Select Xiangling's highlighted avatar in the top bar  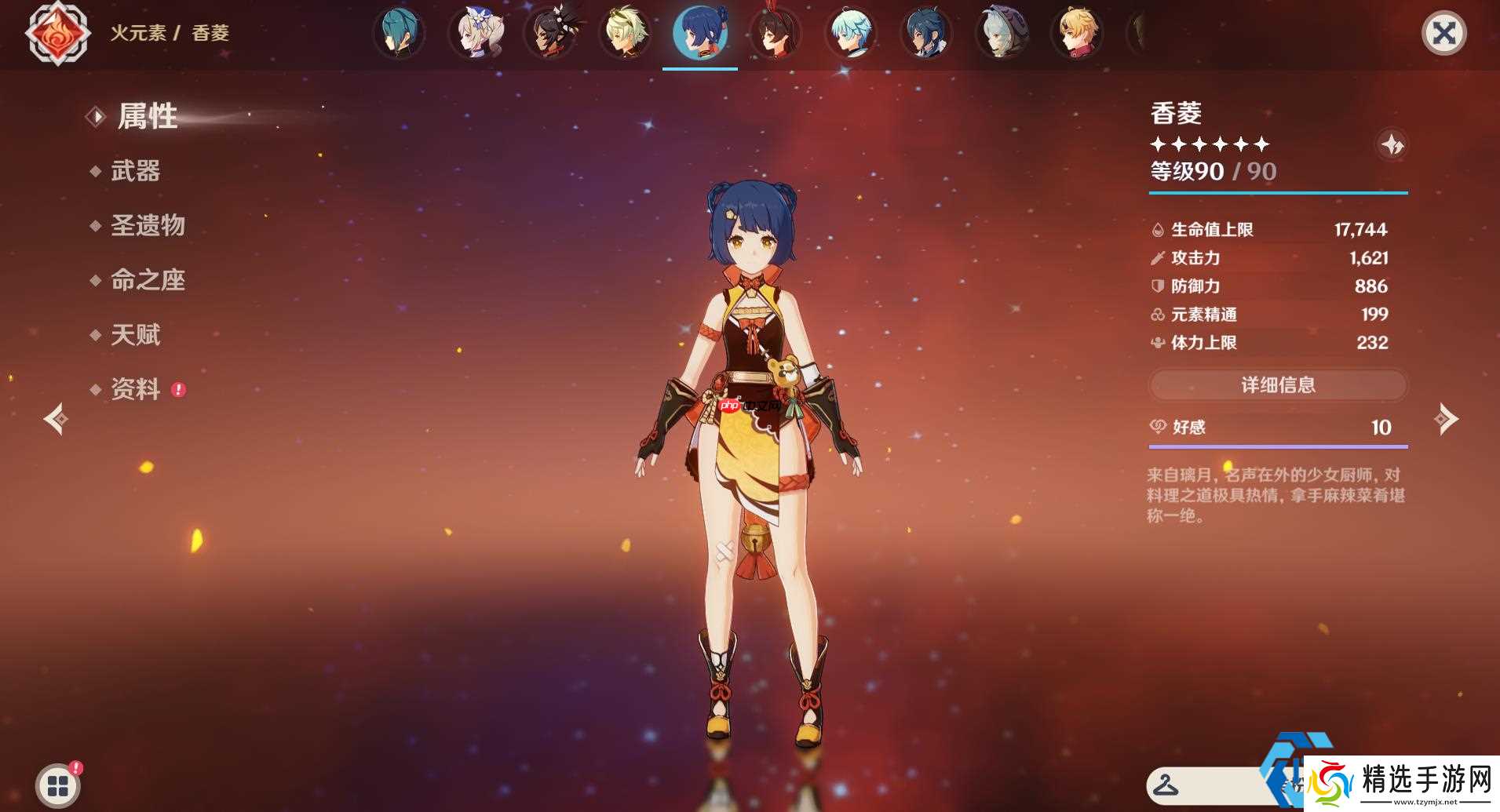(x=700, y=33)
